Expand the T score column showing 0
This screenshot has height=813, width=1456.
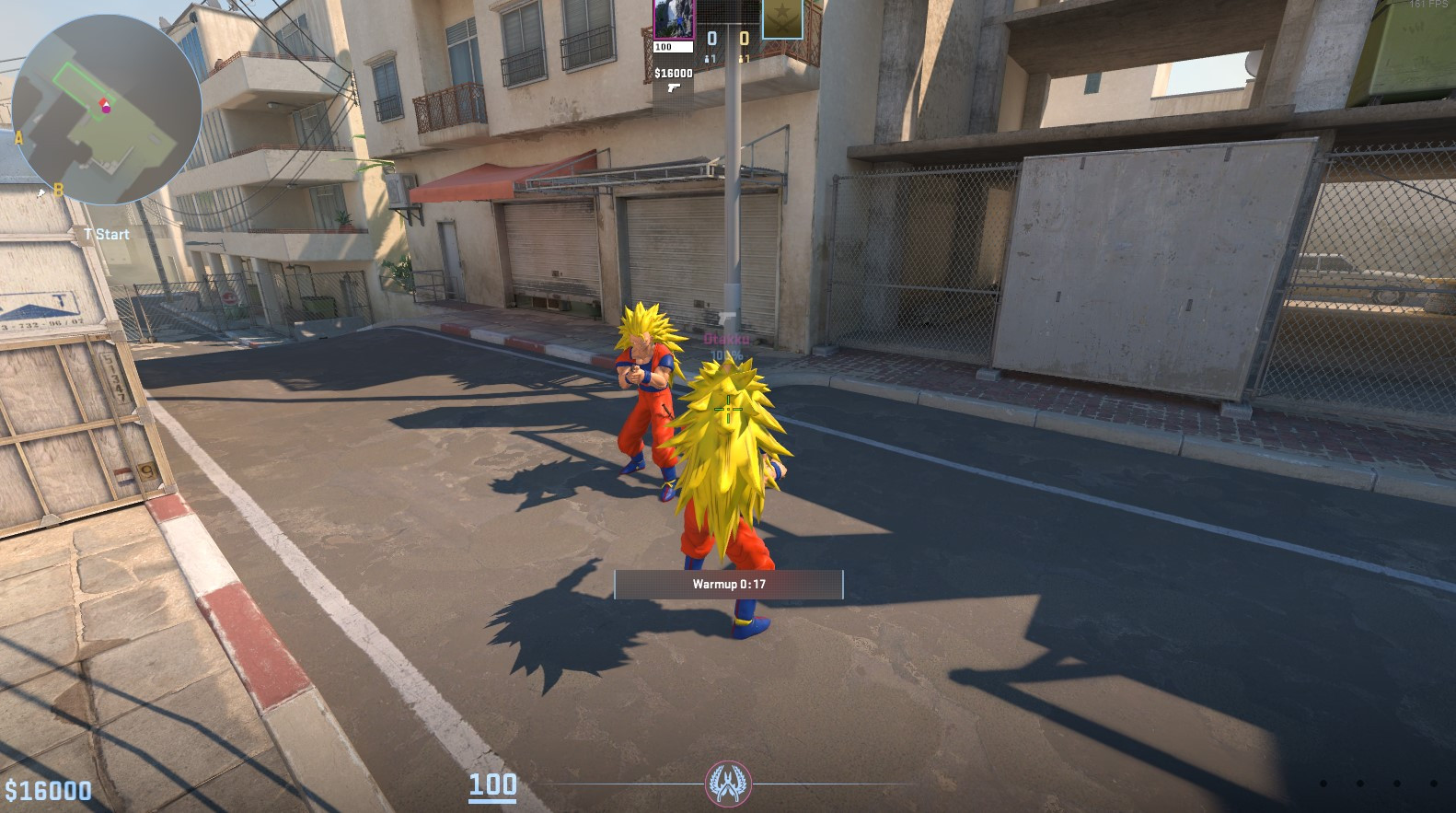(x=744, y=37)
